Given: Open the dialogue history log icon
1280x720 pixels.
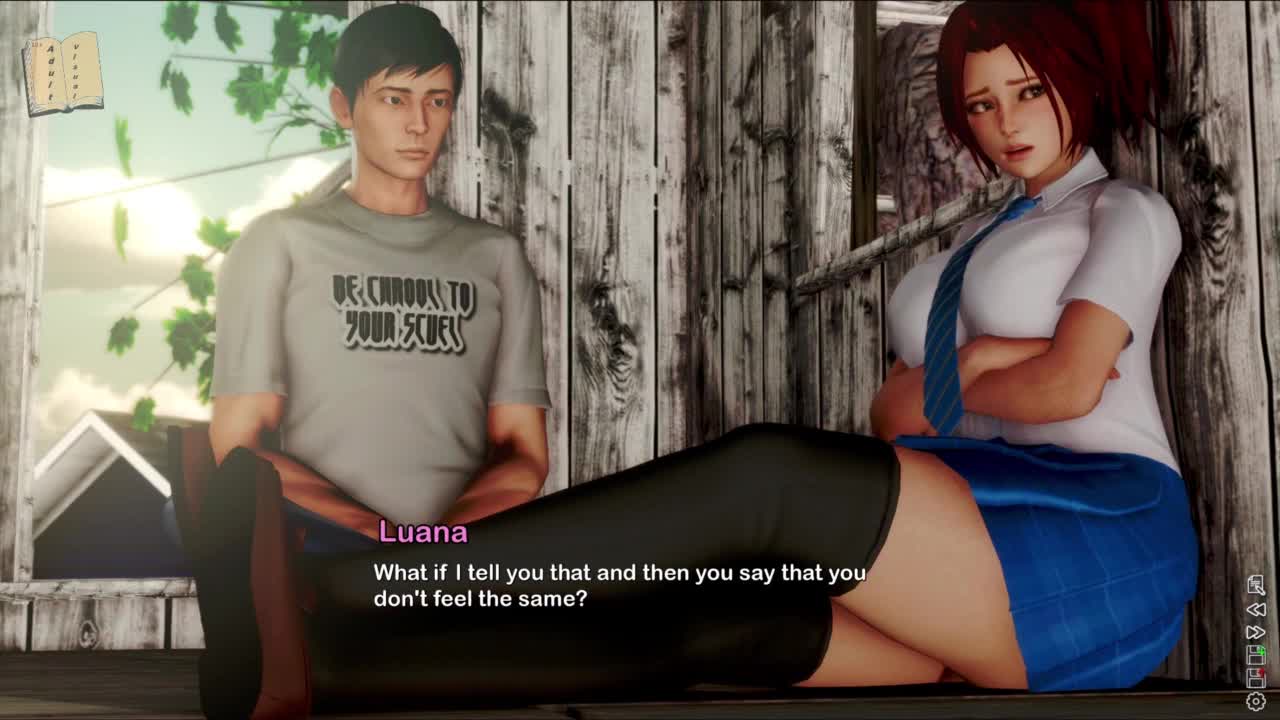Looking at the screenshot, I should (x=1256, y=585).
